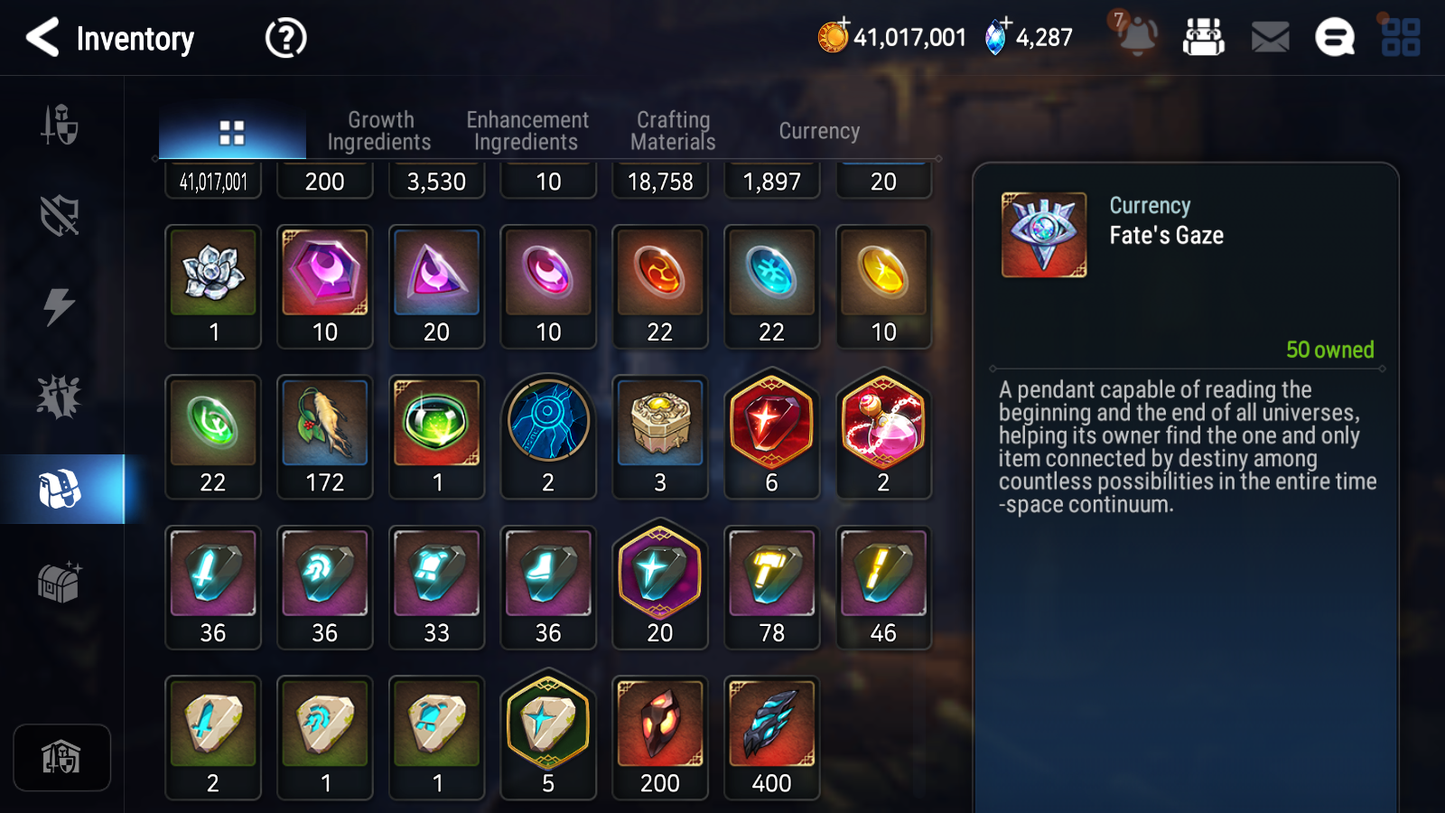This screenshot has height=813, width=1445.
Task: Switch to the Currency tab
Action: [x=819, y=130]
